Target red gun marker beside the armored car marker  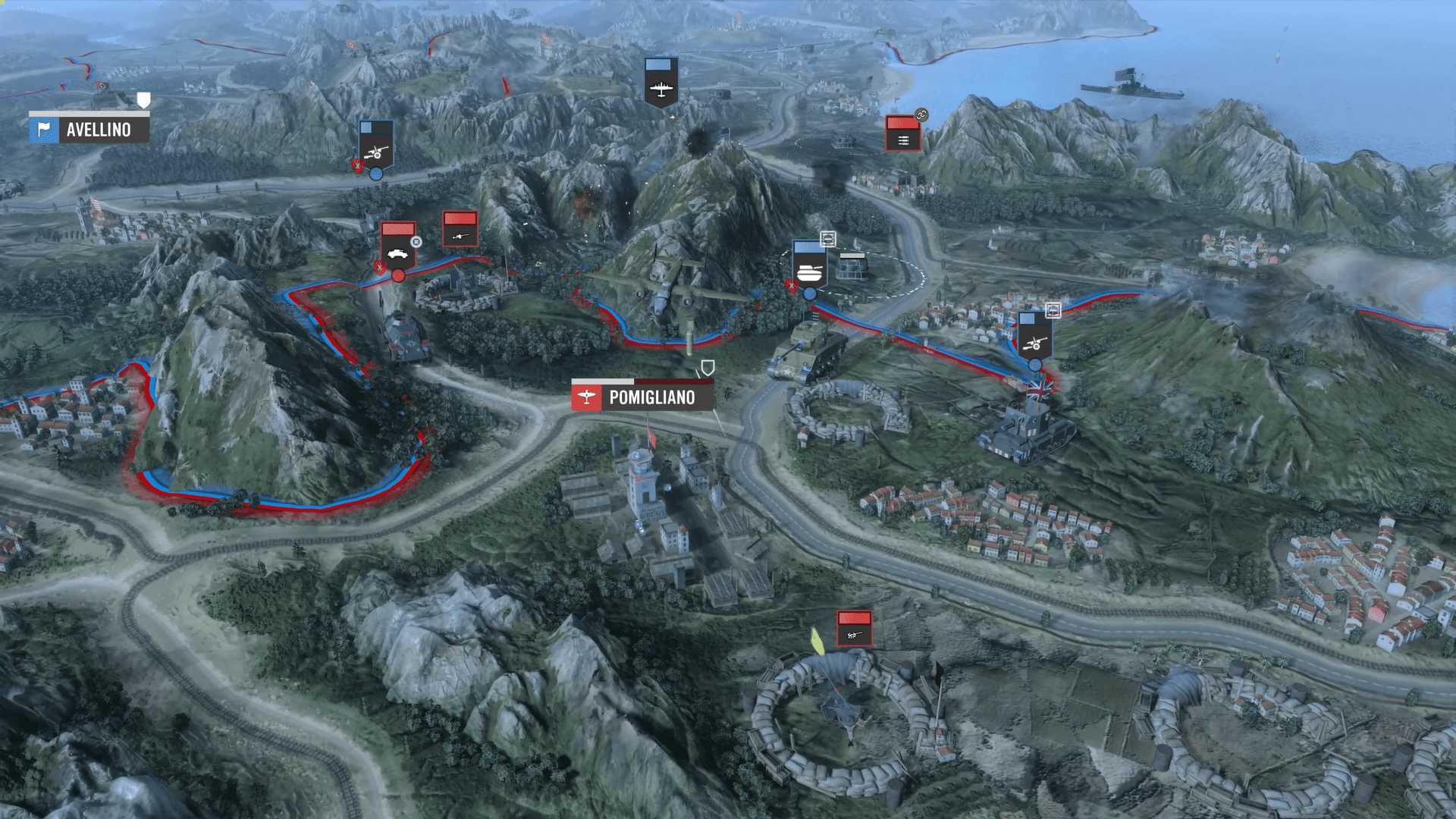pyautogui.click(x=460, y=229)
